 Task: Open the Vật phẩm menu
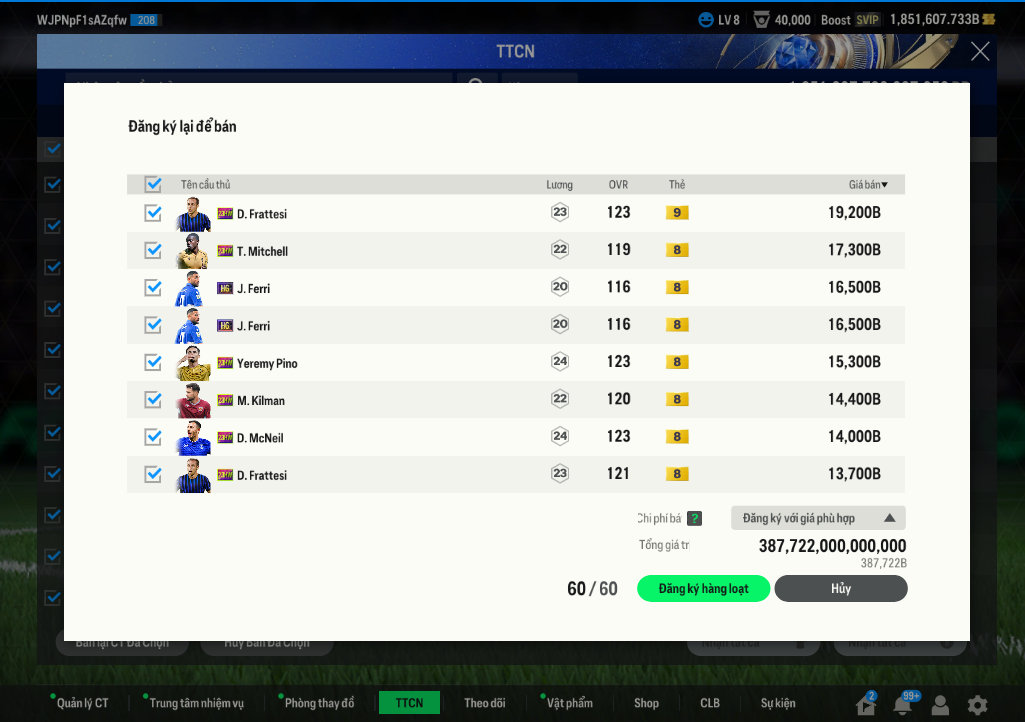click(569, 703)
